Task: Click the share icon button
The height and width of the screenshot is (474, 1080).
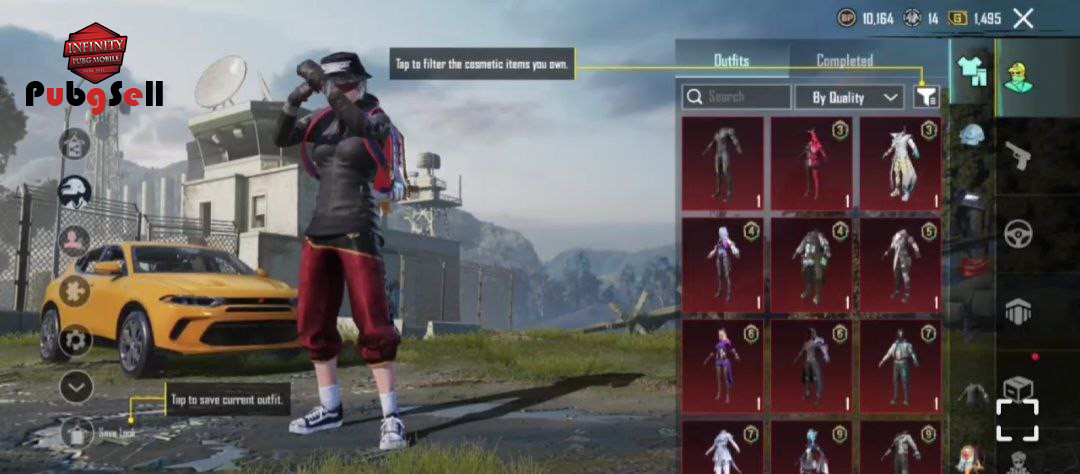Action: coord(75,144)
